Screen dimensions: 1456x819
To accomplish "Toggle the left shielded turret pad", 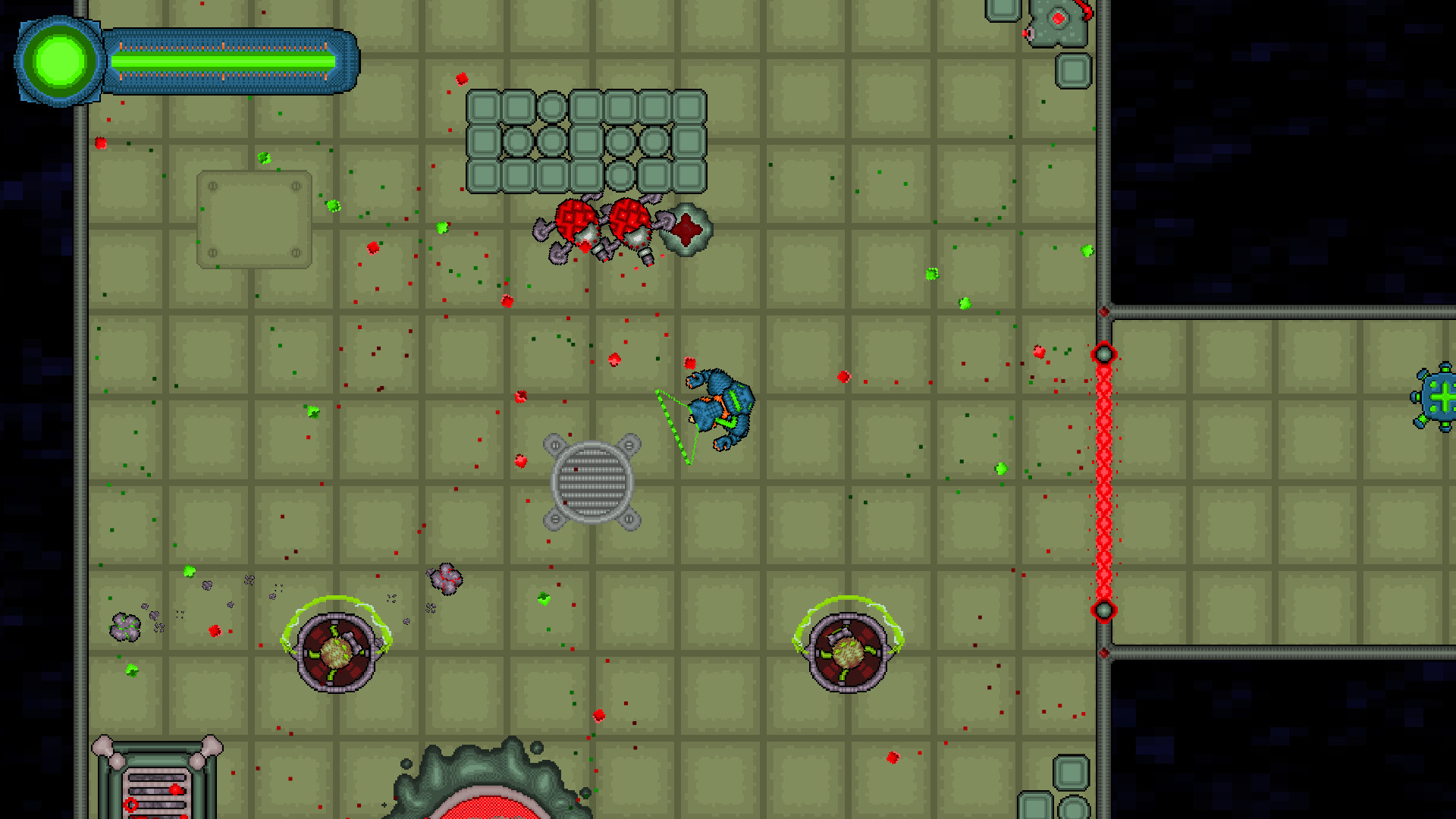I will tap(335, 652).
